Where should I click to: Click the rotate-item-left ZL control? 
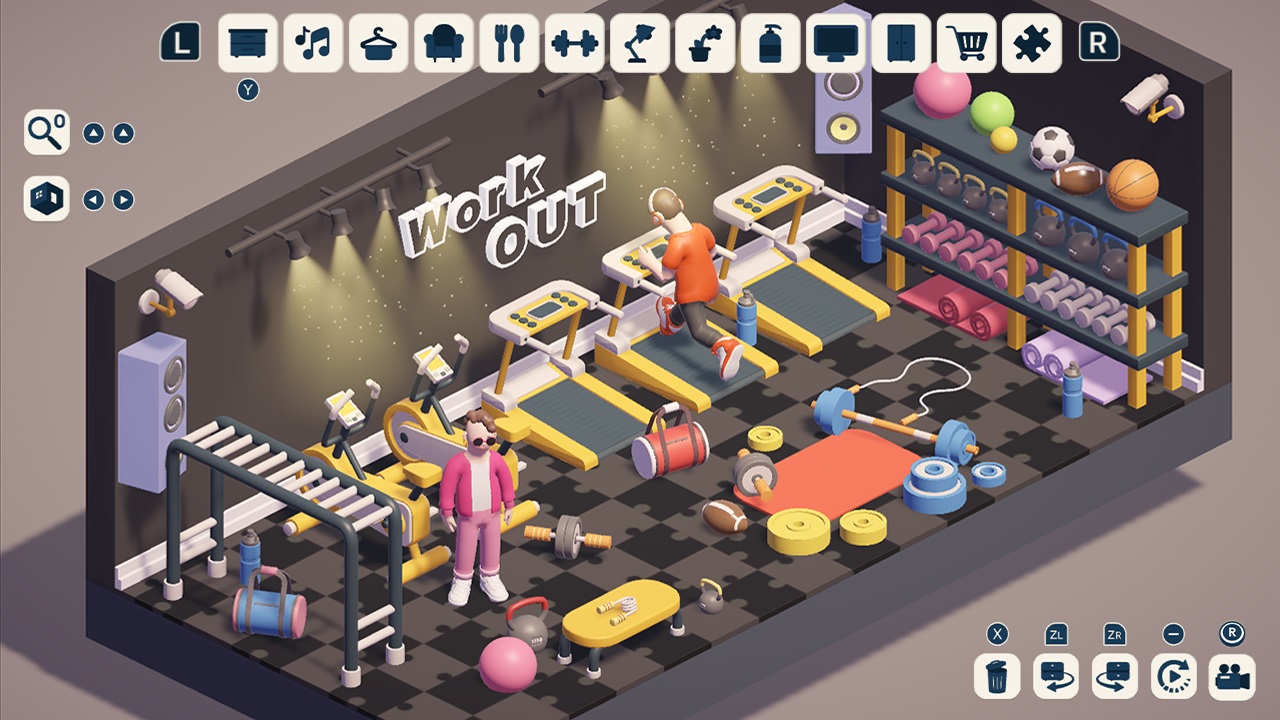[1055, 676]
